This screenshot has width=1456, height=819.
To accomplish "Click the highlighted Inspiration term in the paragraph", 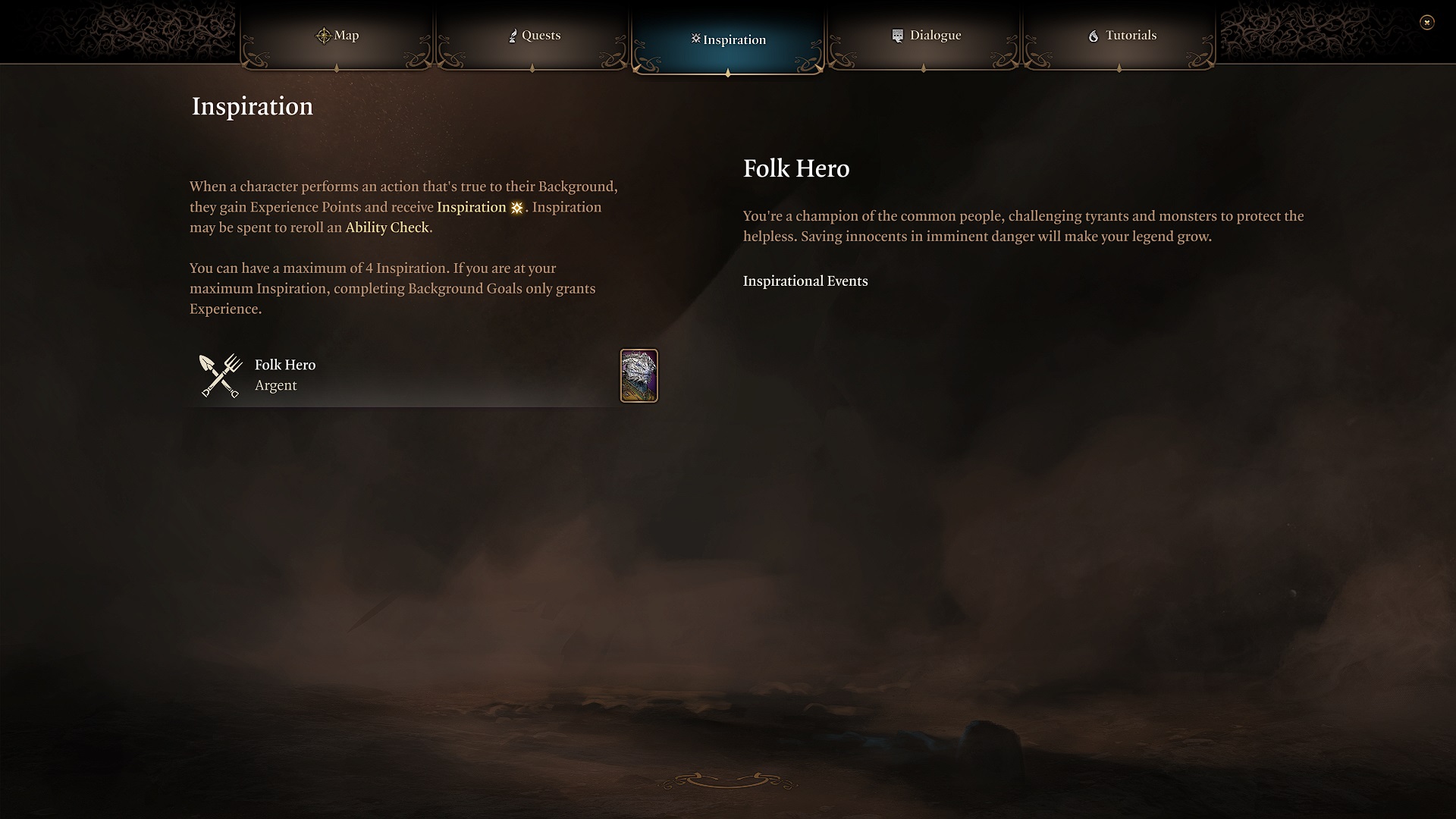I will click(472, 207).
